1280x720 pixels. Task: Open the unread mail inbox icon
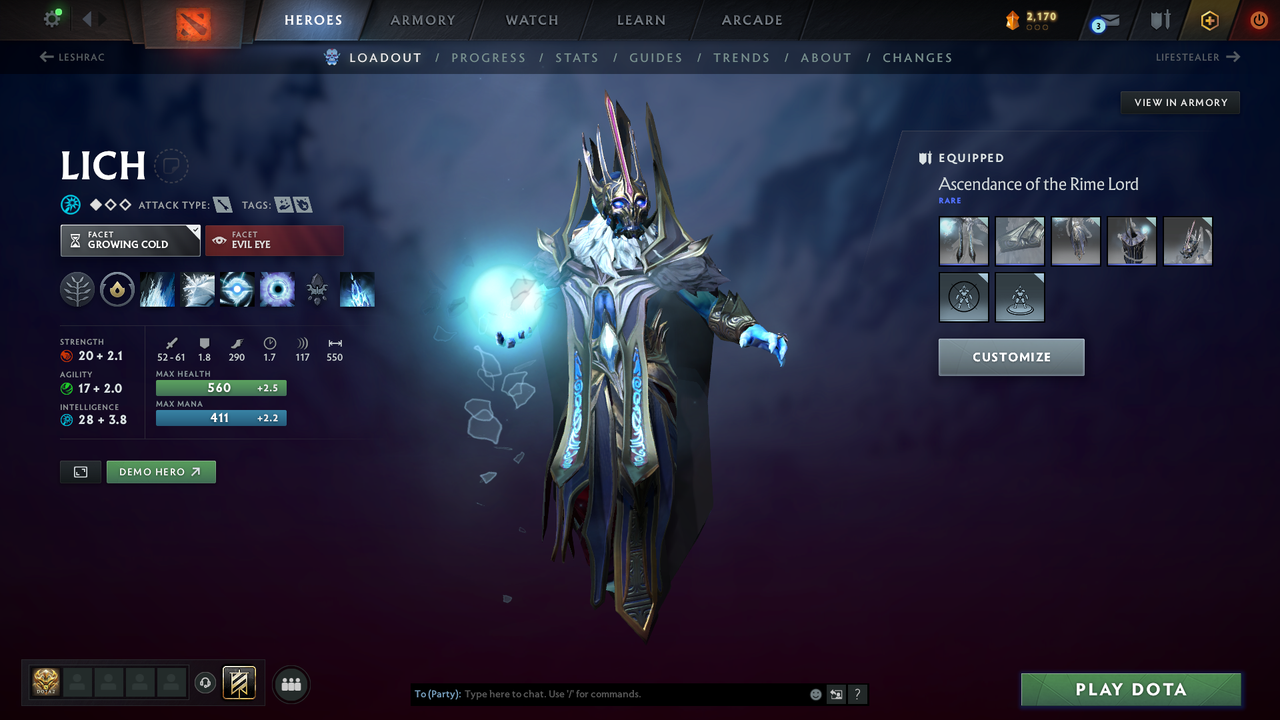click(x=1110, y=20)
